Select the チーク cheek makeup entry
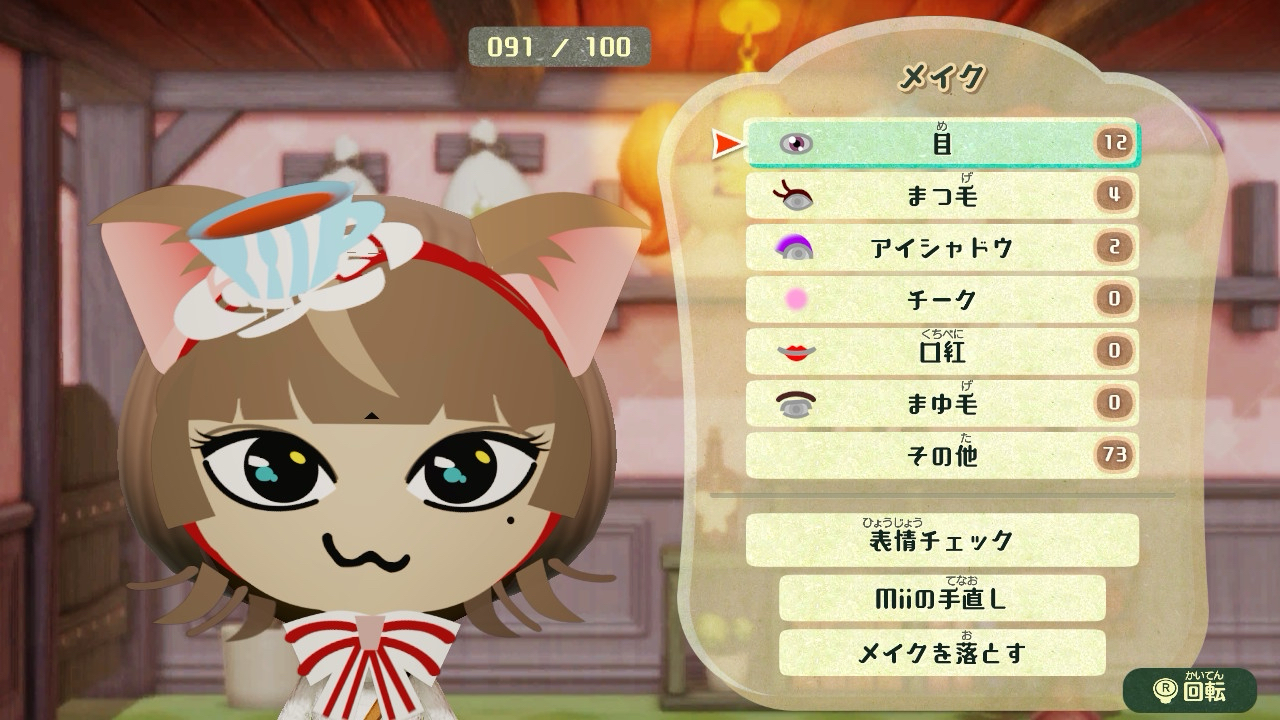This screenshot has width=1280, height=720. (x=941, y=299)
